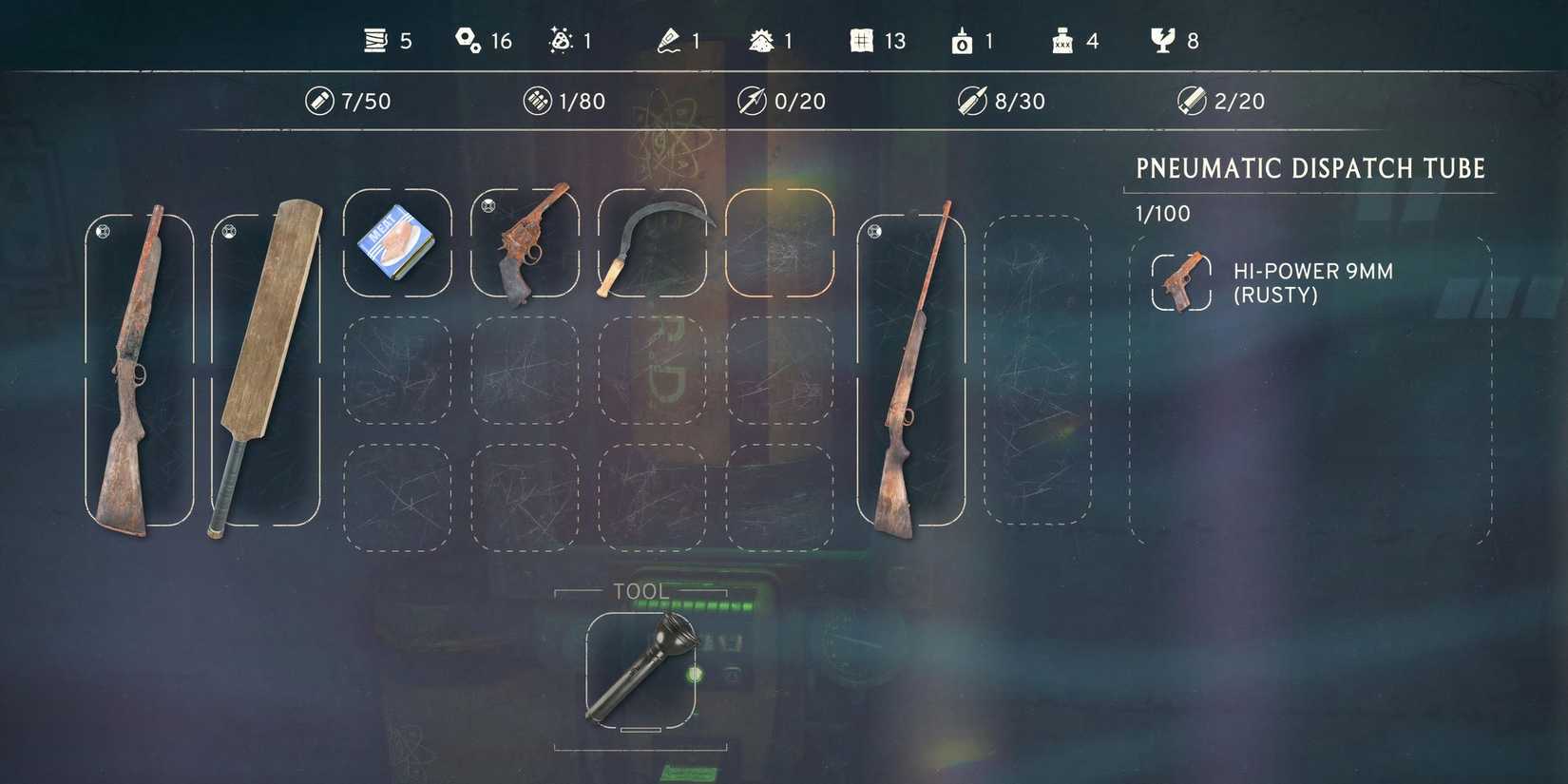Select the thread spool resource icon

[x=376, y=40]
